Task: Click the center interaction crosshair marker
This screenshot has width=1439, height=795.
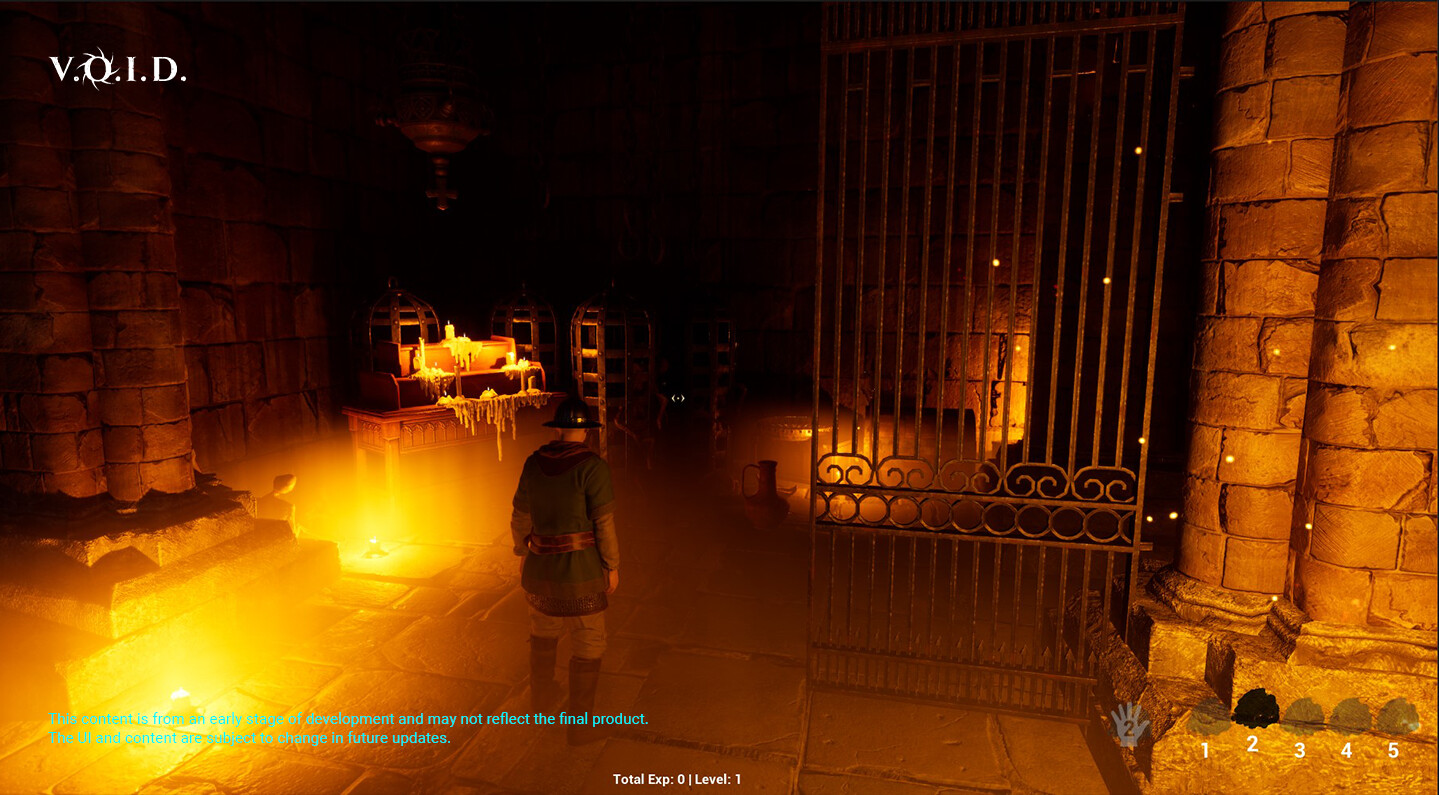Action: click(x=678, y=397)
